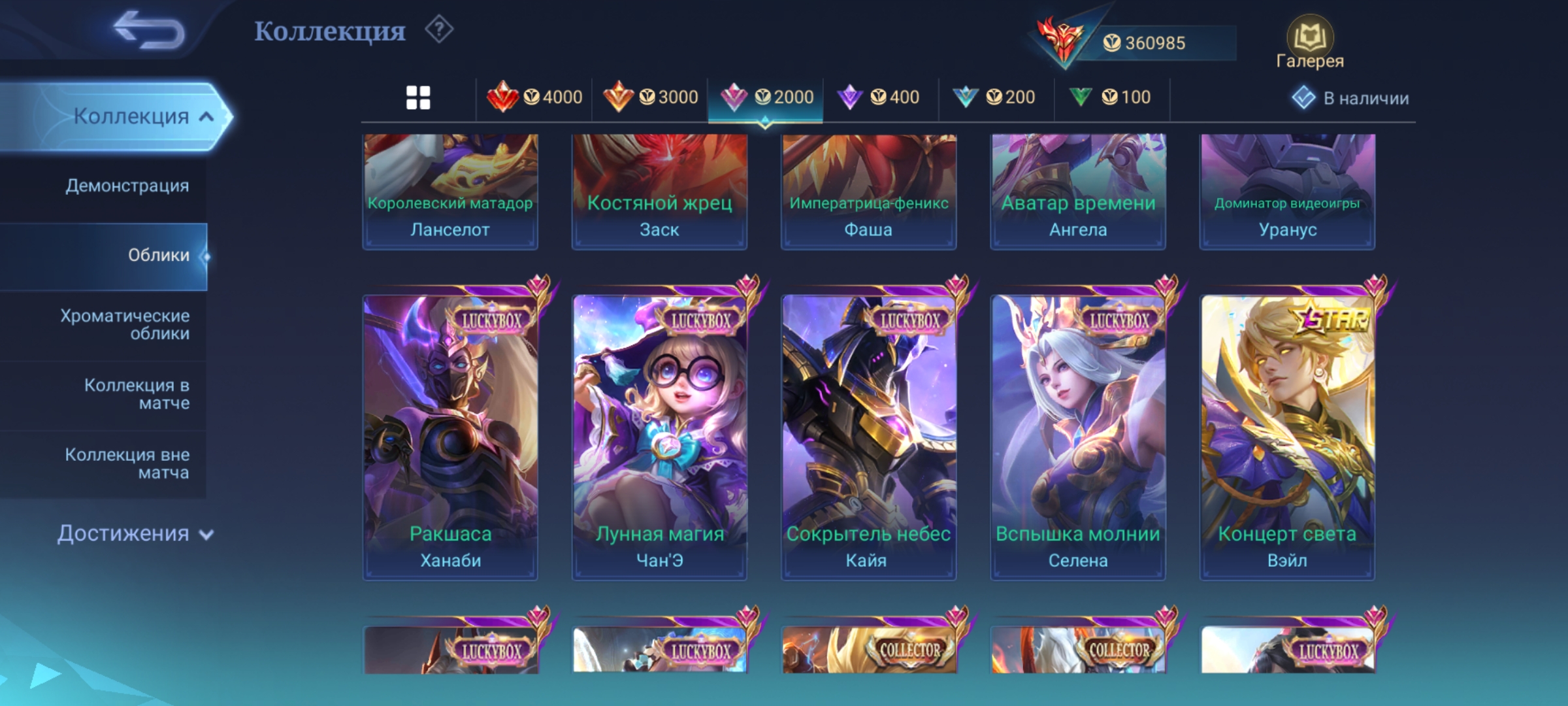Show all skins with the grid tab
1568x706 pixels.
point(418,98)
